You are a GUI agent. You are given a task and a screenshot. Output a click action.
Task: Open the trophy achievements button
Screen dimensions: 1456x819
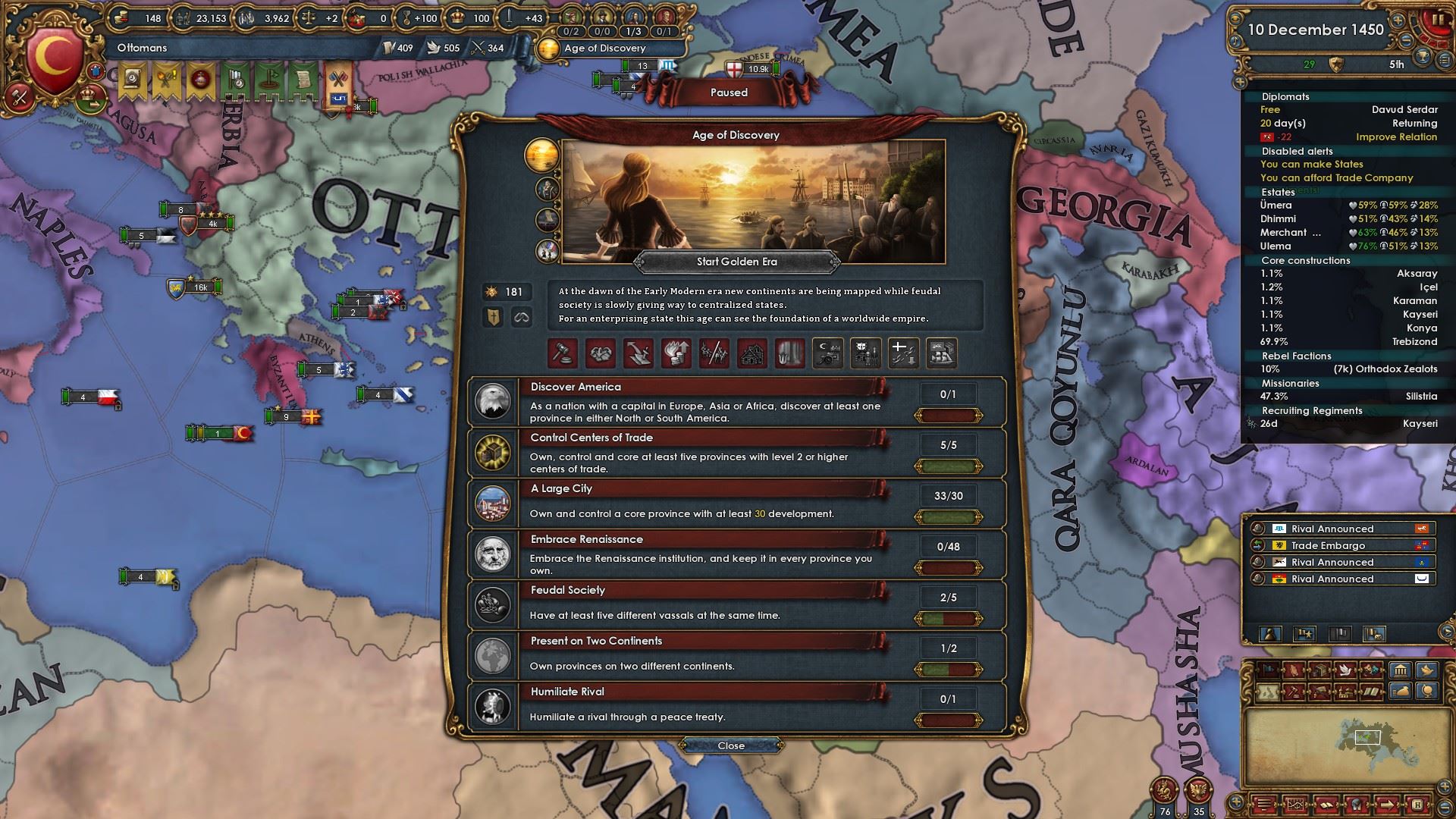1423,55
